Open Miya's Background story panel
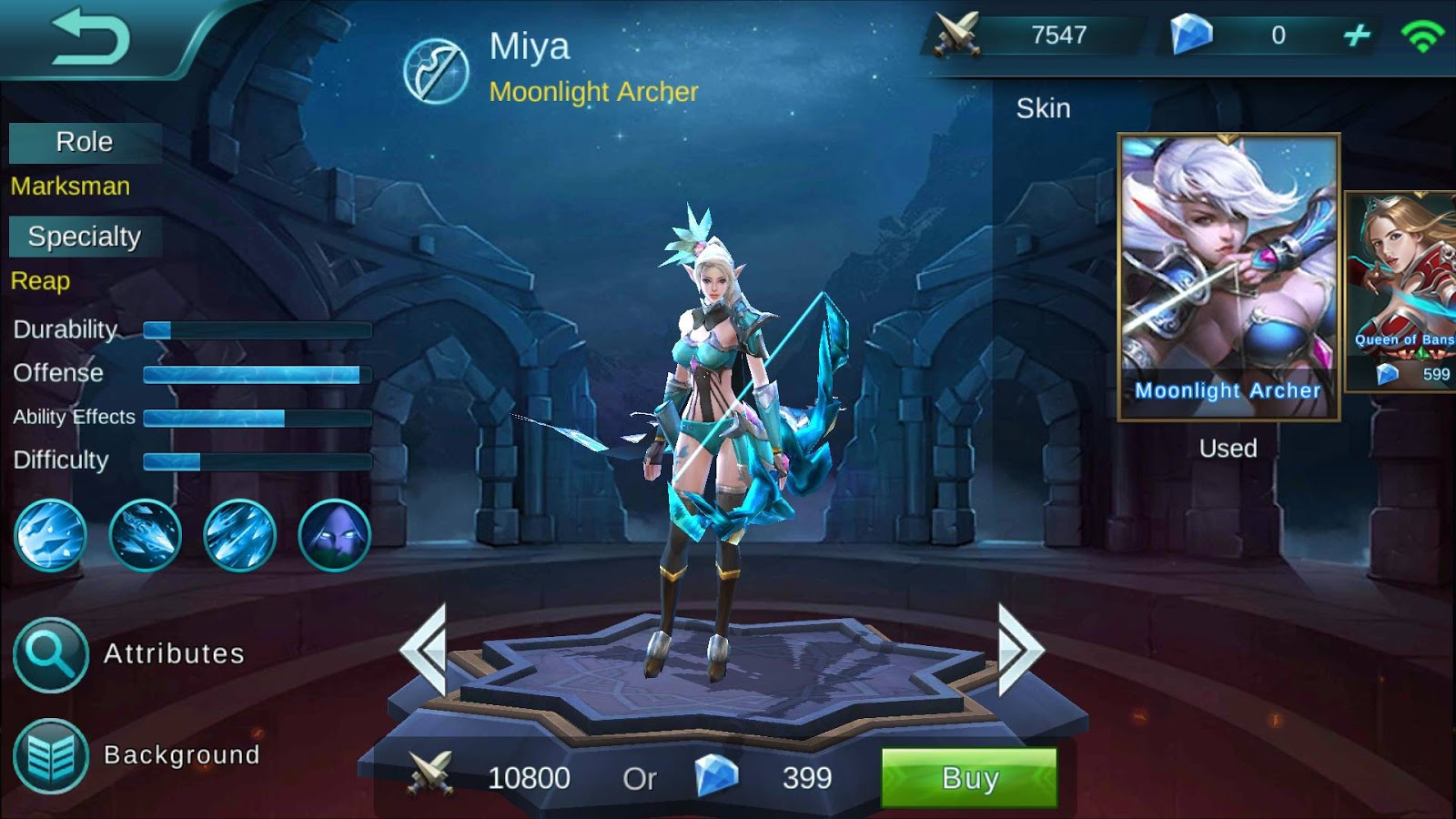1456x819 pixels. [52, 753]
